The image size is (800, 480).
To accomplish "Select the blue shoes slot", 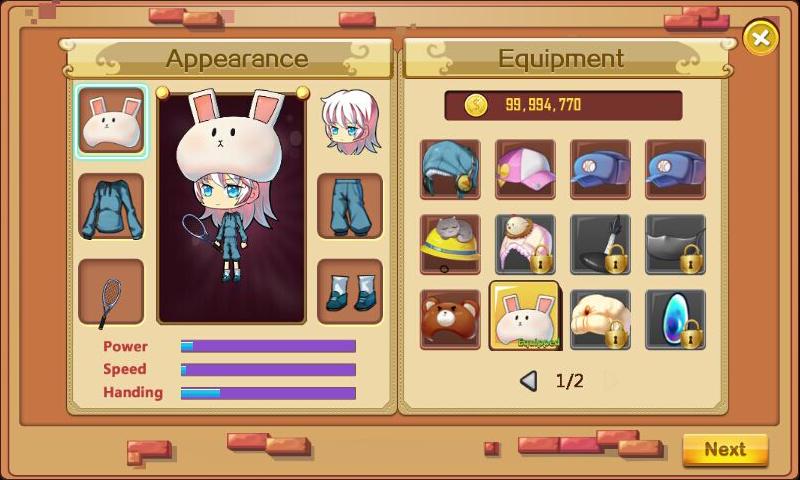I will pyautogui.click(x=350, y=293).
